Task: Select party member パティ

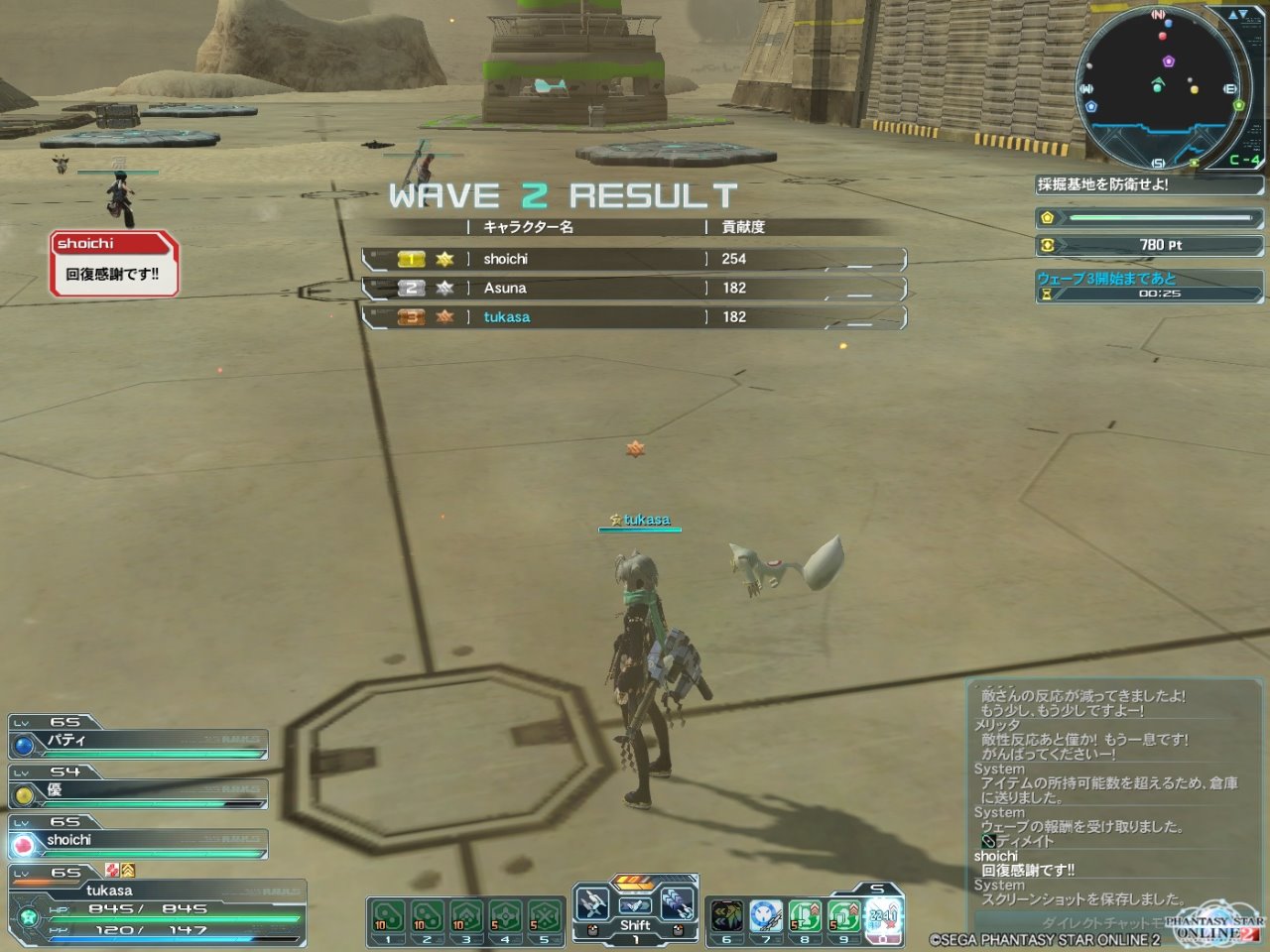Action: (x=138, y=742)
